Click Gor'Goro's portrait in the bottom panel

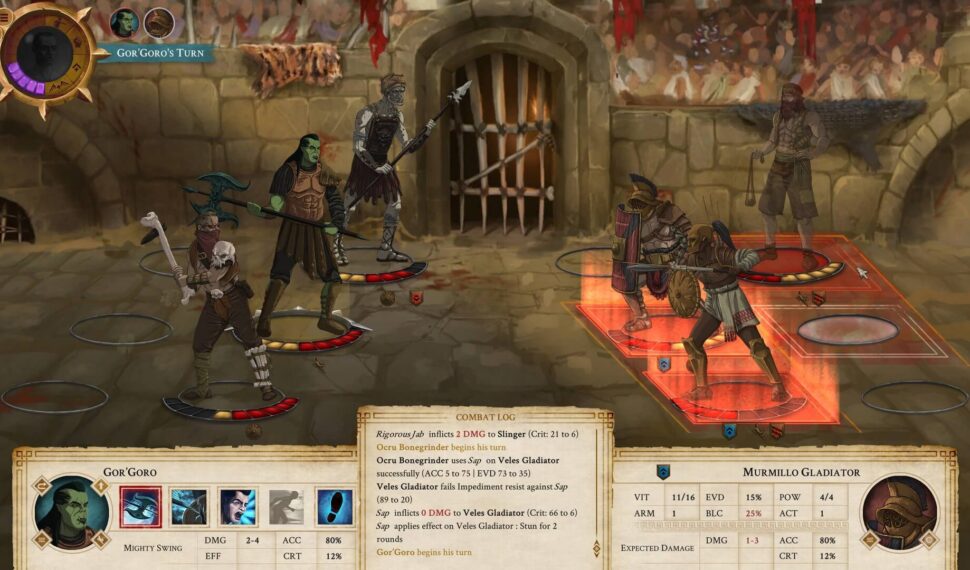pyautogui.click(x=71, y=513)
